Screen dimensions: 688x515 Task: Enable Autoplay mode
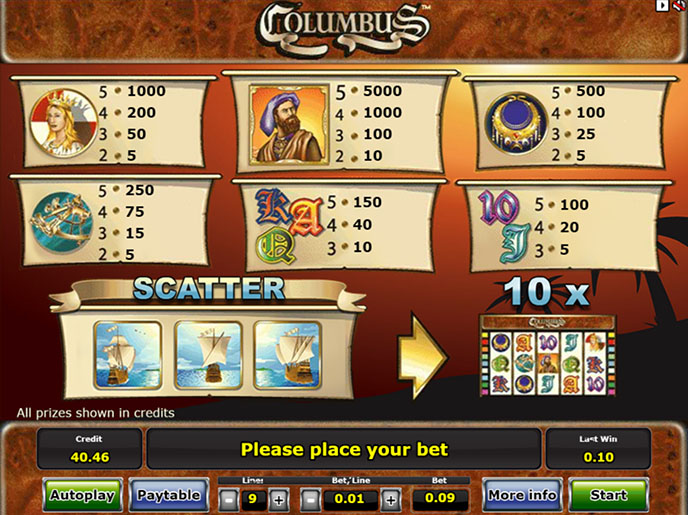pyautogui.click(x=82, y=494)
